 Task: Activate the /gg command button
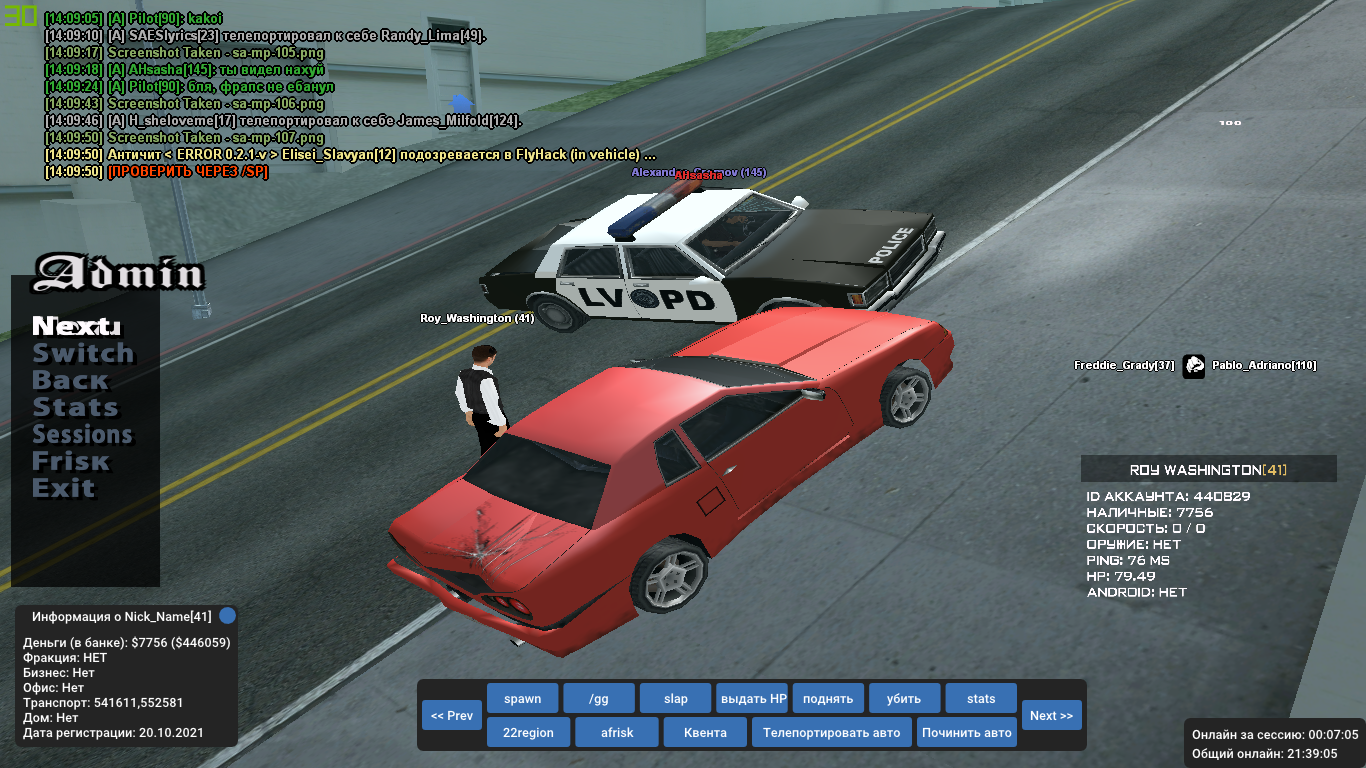click(x=598, y=698)
